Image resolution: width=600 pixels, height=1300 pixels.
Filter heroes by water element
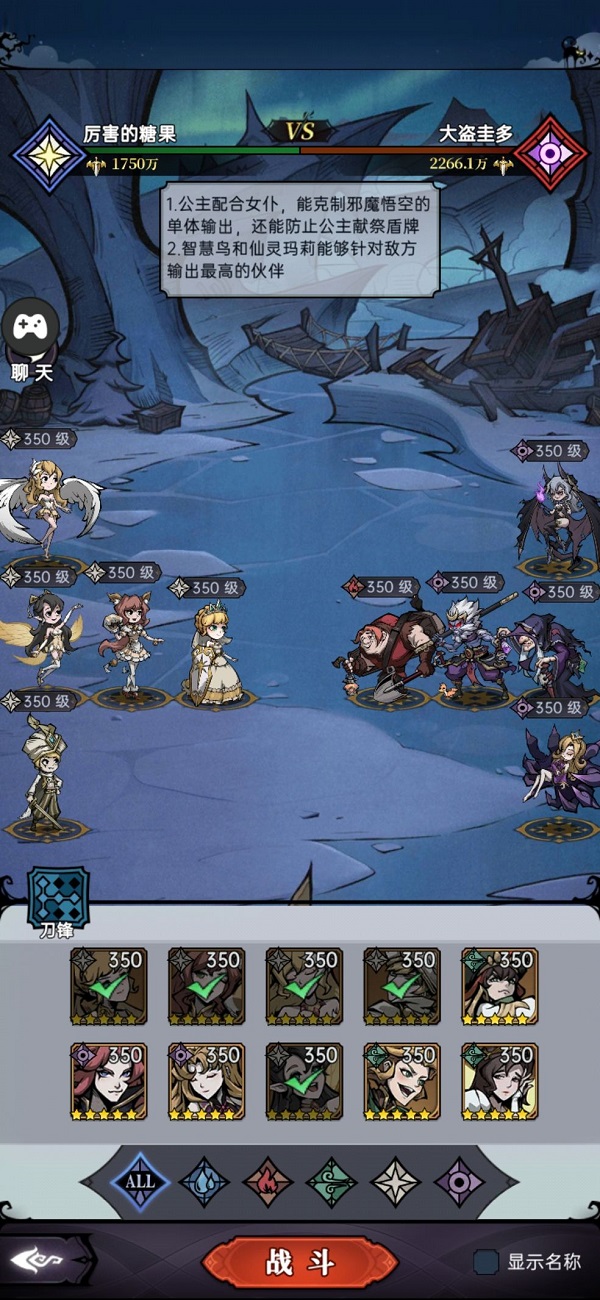[x=204, y=1181]
